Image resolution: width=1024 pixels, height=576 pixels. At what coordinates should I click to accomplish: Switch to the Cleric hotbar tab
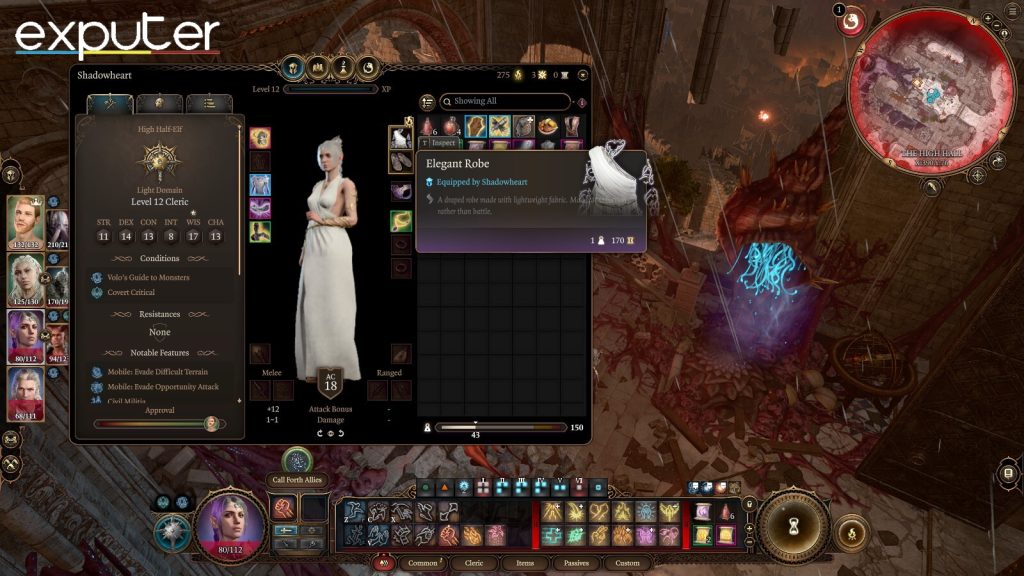(x=474, y=563)
